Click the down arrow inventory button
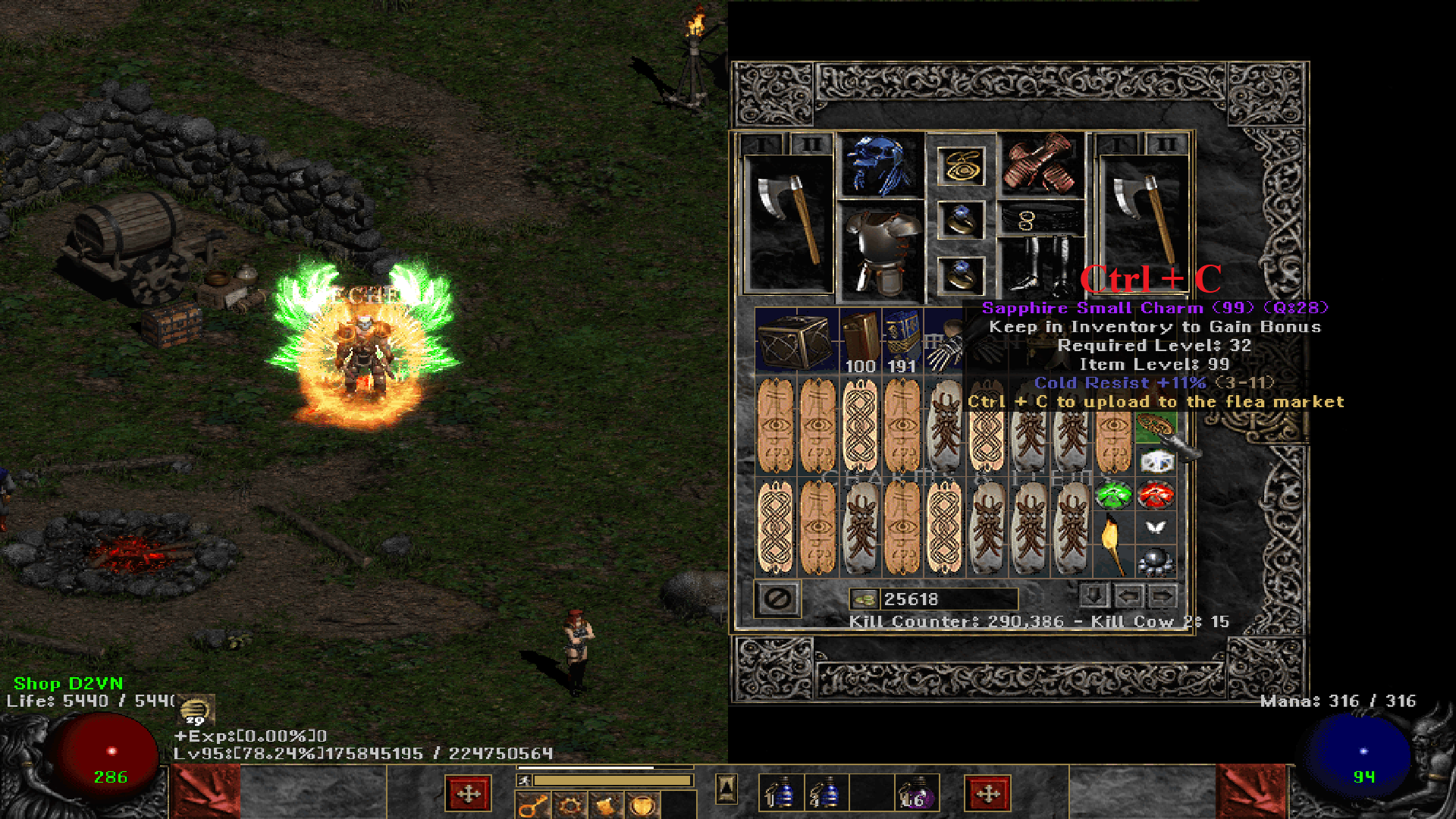The image size is (1456, 819). 1094,596
